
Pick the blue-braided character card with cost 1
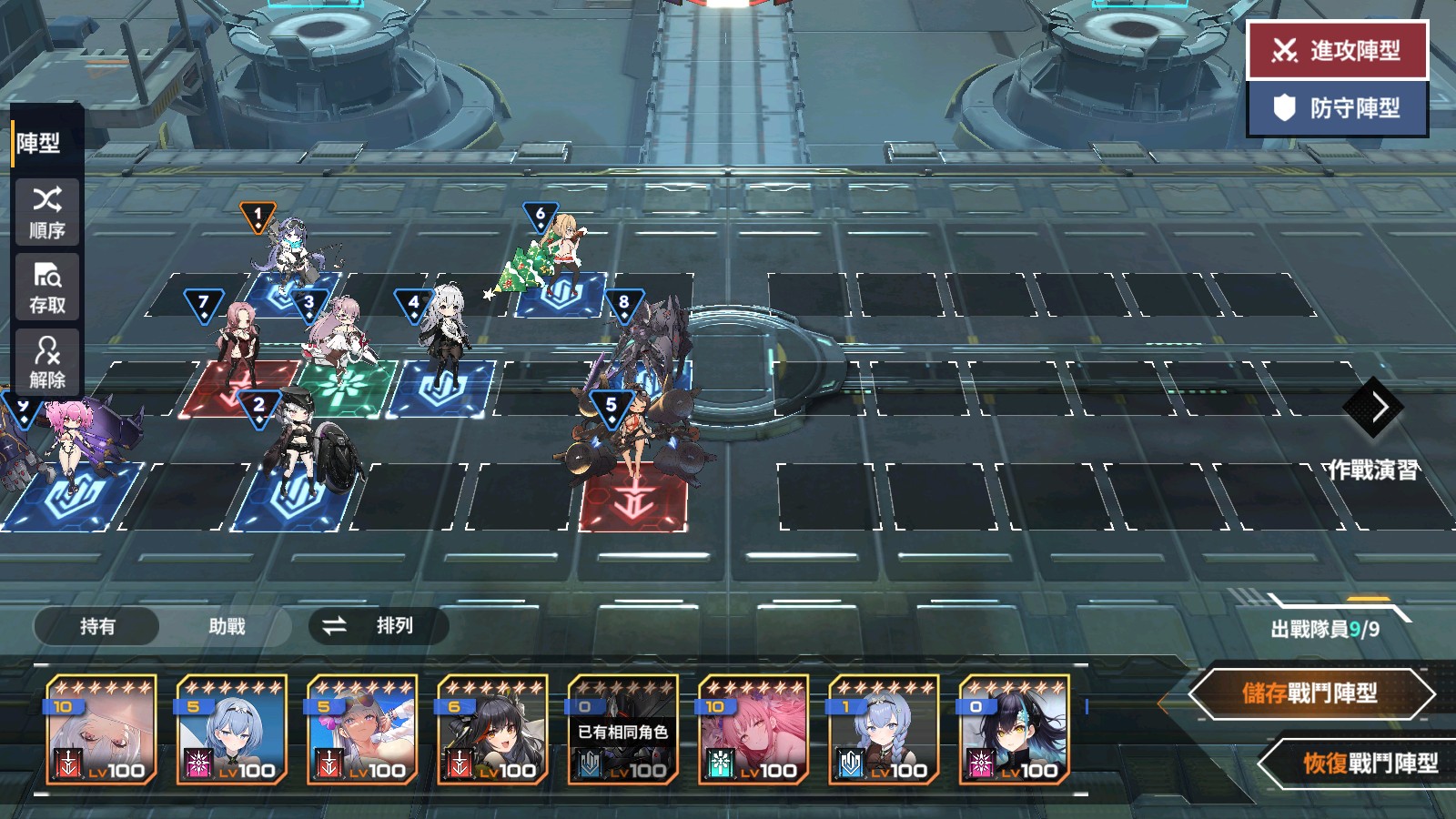[x=884, y=729]
